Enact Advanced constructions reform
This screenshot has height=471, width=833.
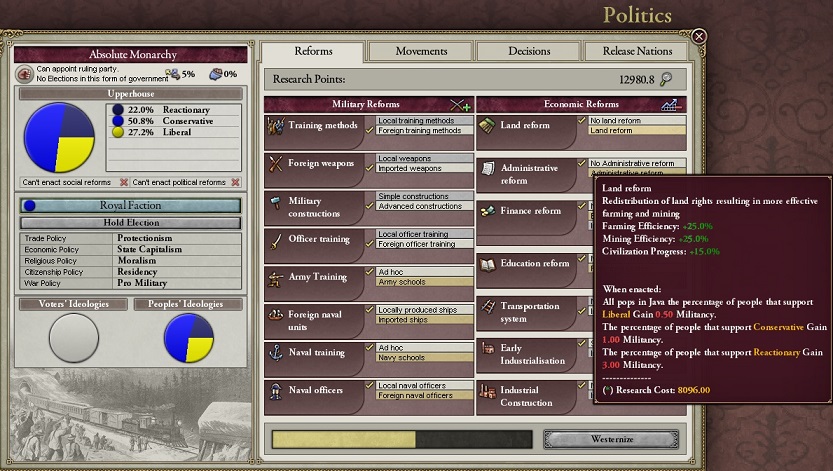pyautogui.click(x=424, y=206)
